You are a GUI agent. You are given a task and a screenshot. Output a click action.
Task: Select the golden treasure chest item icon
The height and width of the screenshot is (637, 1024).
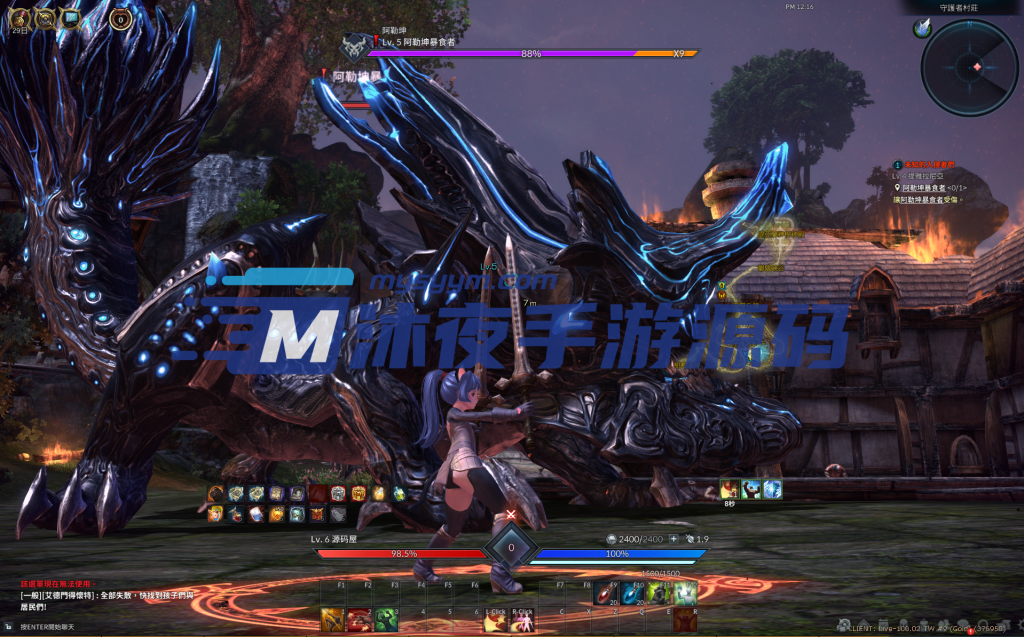tap(360, 493)
